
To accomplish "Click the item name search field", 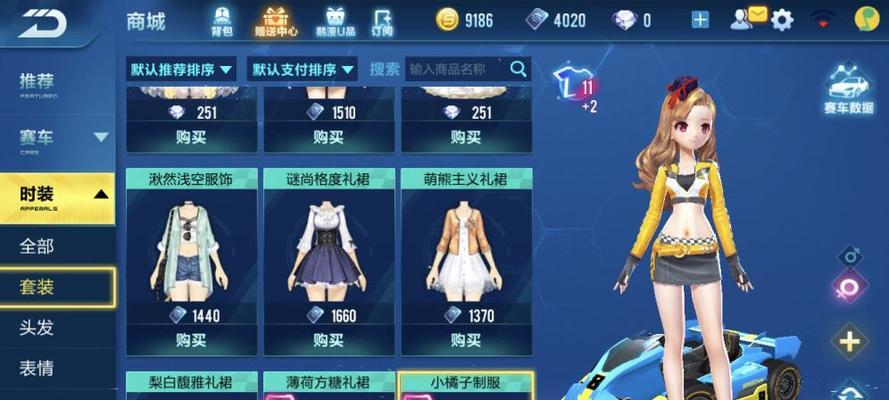I will (456, 69).
